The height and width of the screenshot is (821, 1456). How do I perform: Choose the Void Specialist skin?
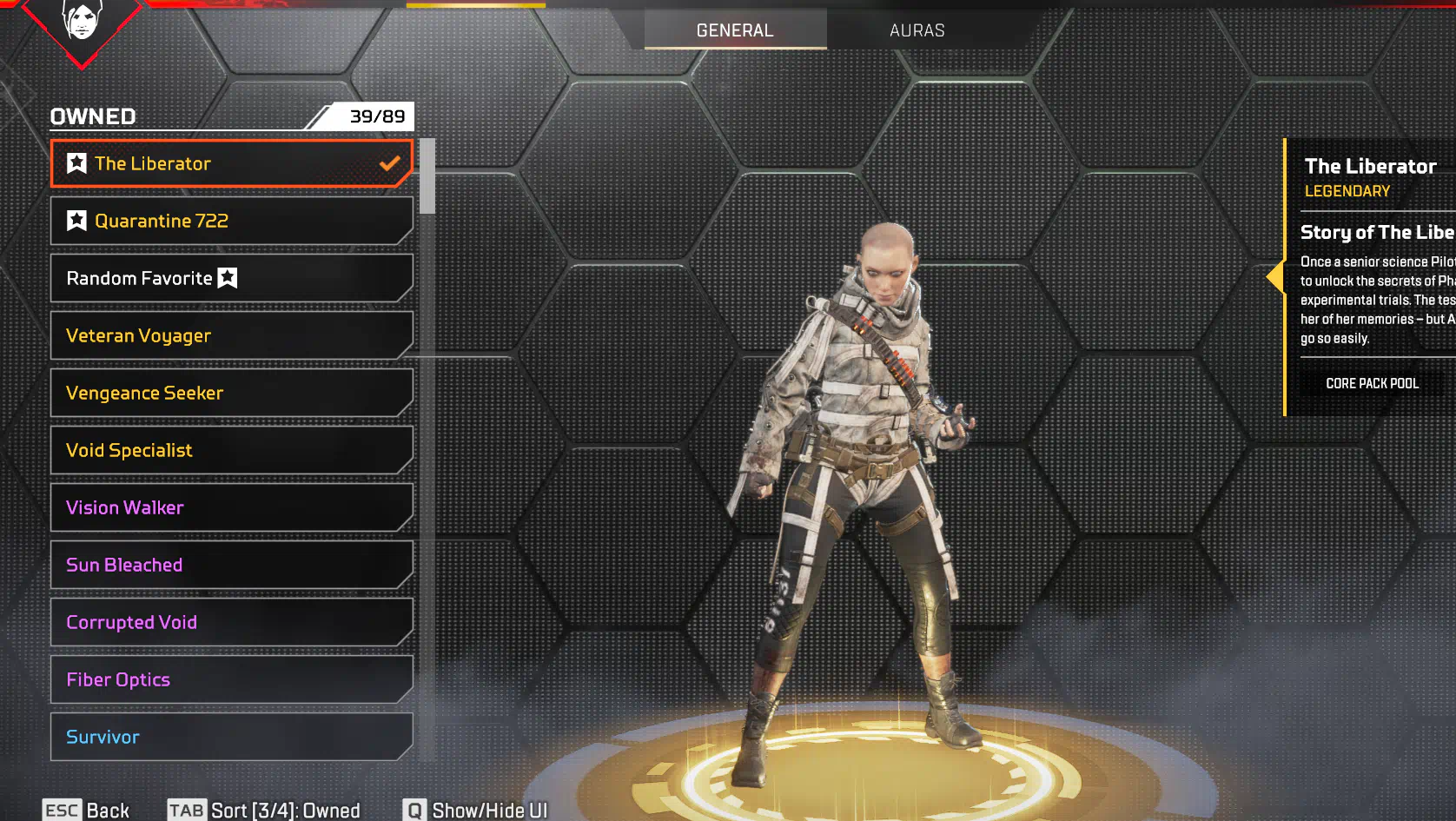click(231, 450)
